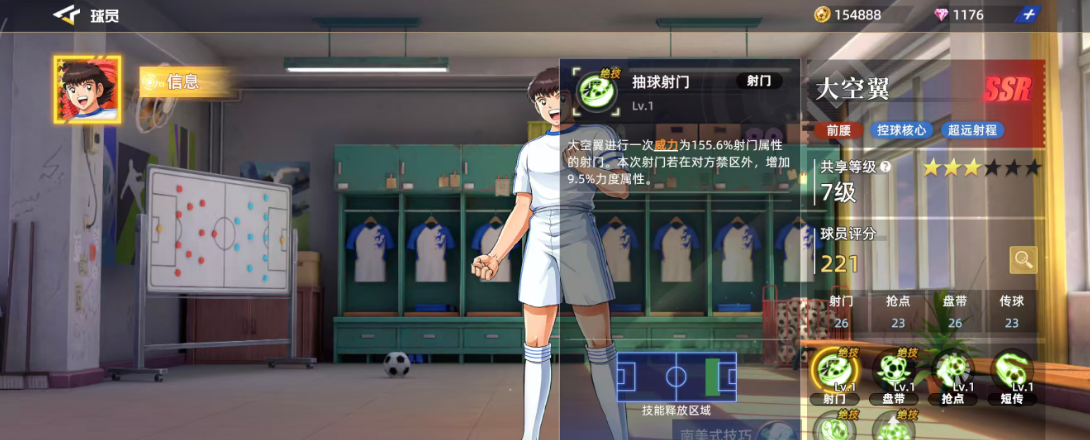Tap the 前腰 position tag
The width and height of the screenshot is (1090, 440).
[x=839, y=130]
